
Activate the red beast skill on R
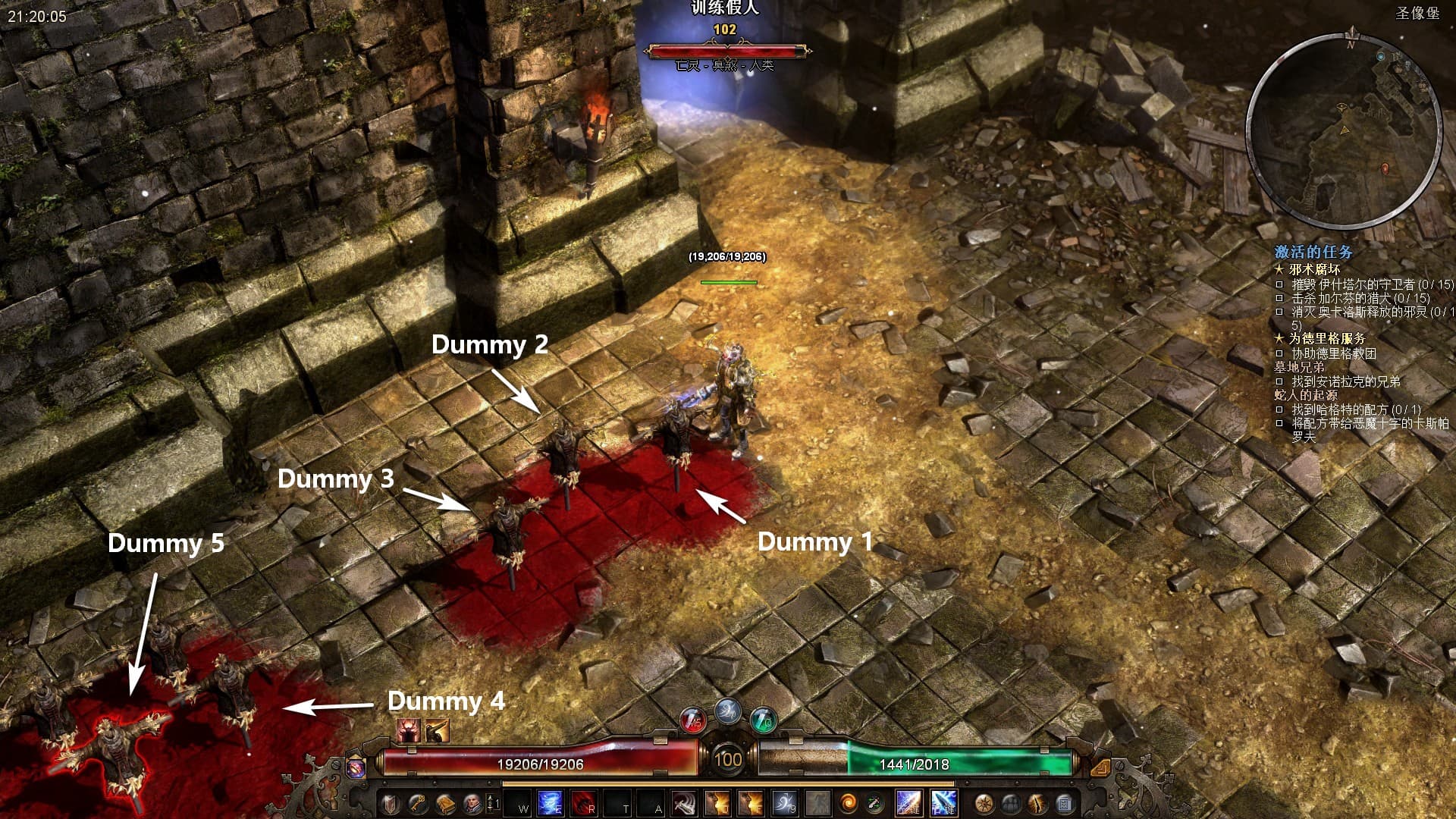pyautogui.click(x=582, y=803)
